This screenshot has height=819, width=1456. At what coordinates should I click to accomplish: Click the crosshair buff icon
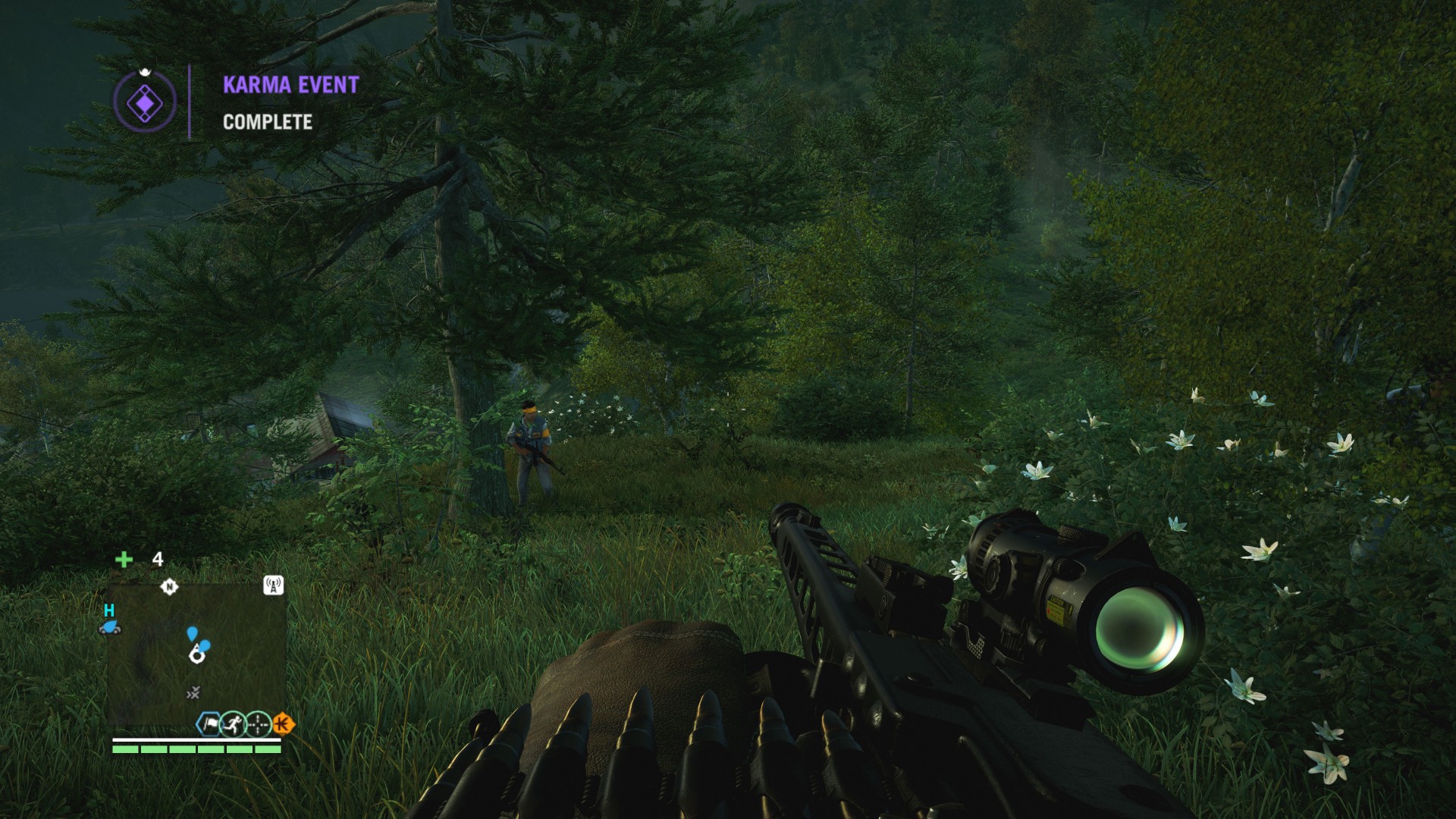(259, 724)
